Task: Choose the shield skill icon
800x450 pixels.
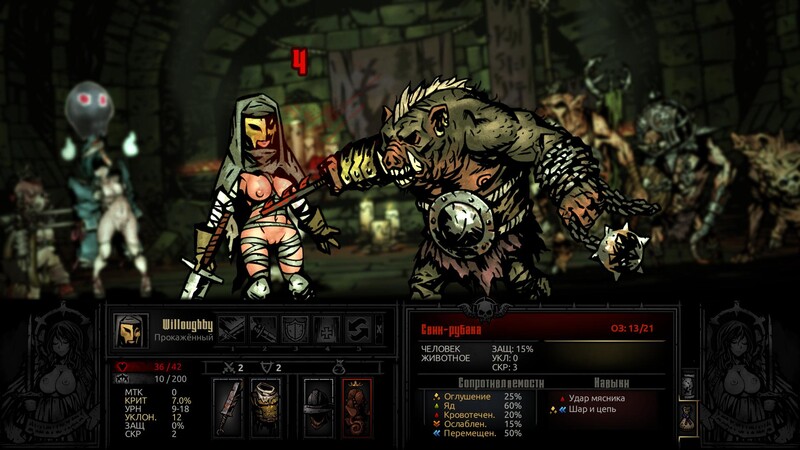Action: pos(296,329)
